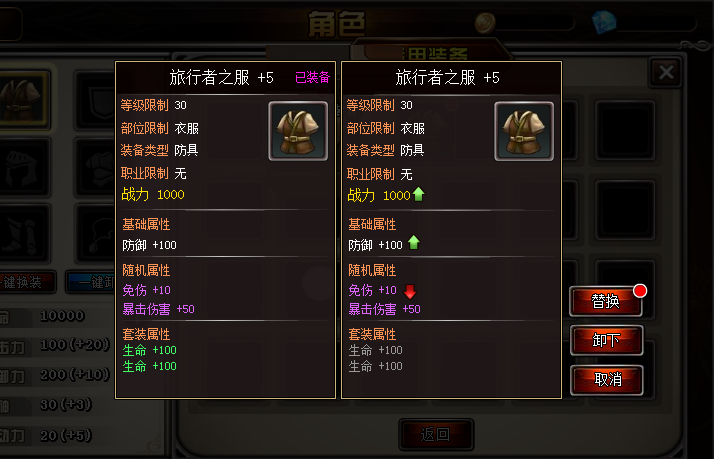714x459 pixels.
Task: Select the boots equipment slot
Action: (x=25, y=230)
